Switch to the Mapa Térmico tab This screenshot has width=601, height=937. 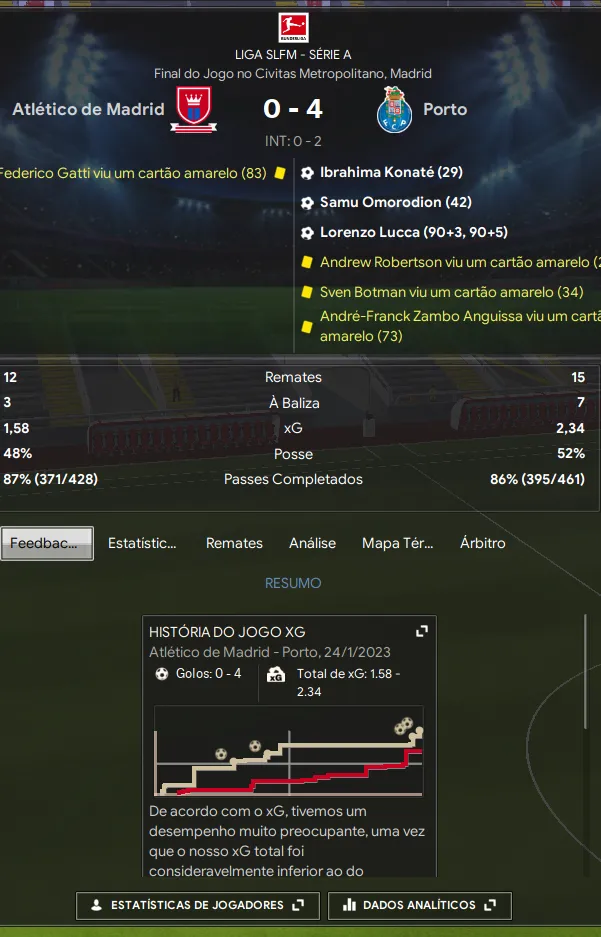tap(398, 543)
